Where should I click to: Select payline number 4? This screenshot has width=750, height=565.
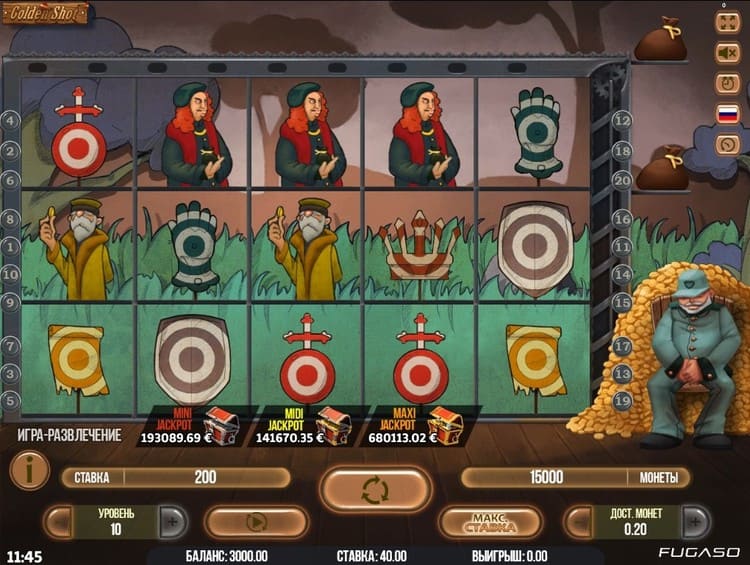point(11,121)
